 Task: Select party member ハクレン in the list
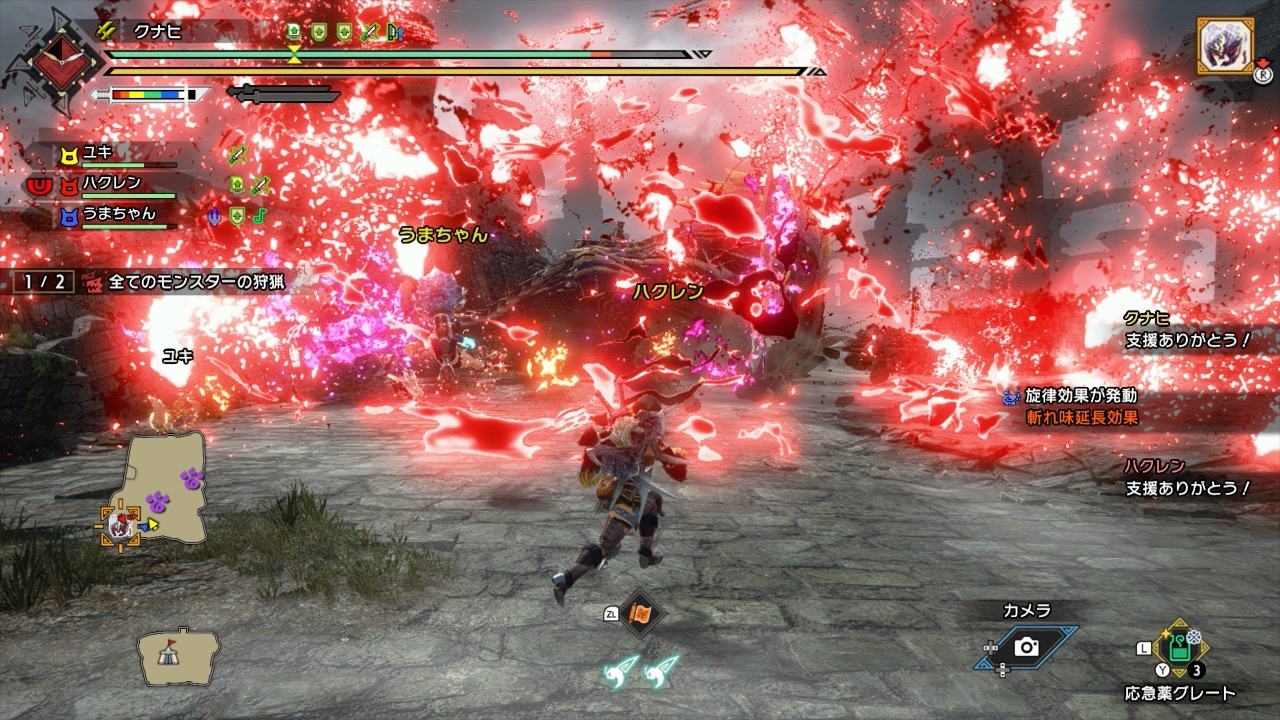coord(111,183)
